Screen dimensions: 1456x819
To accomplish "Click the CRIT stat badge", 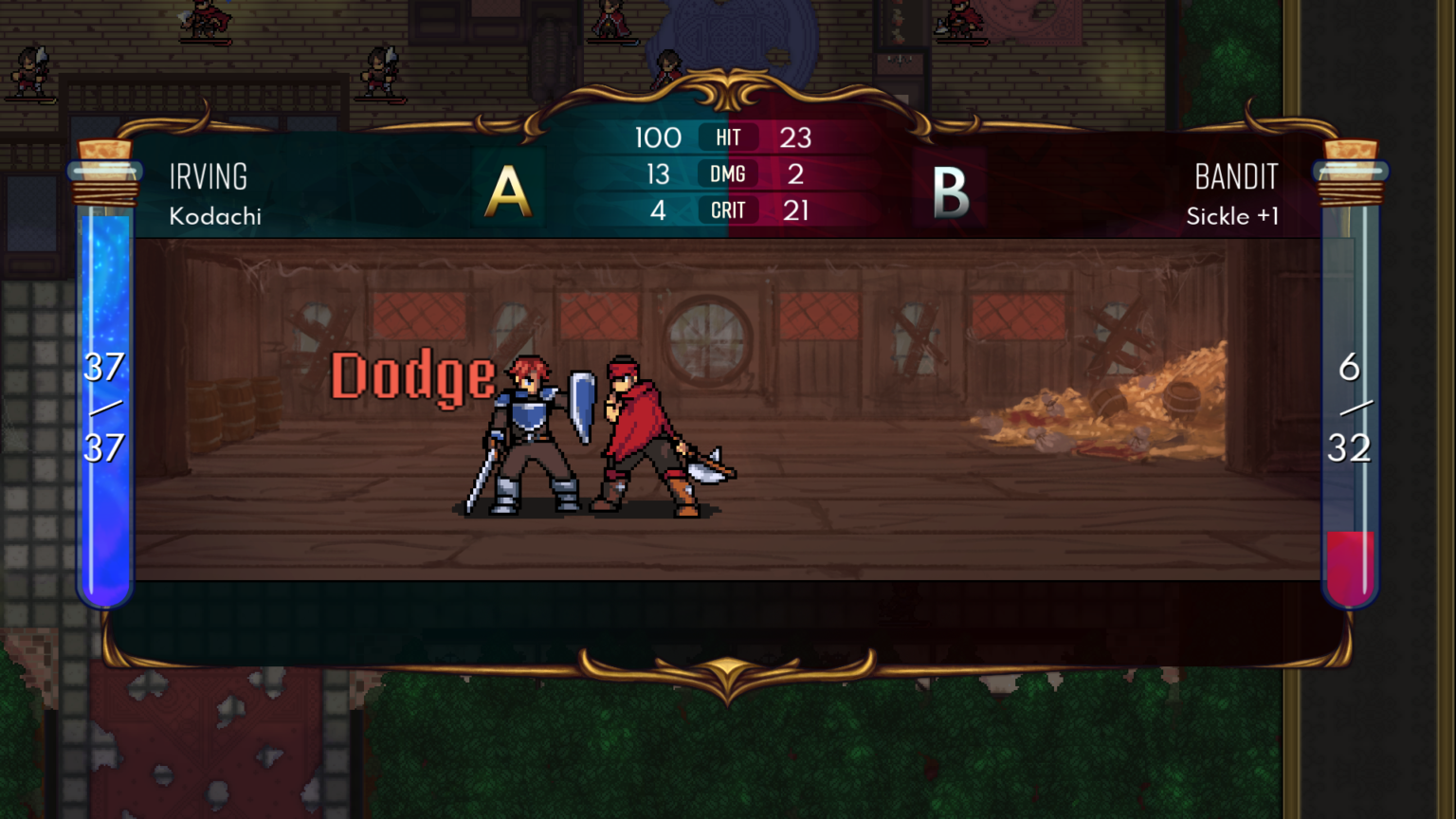I will pyautogui.click(x=728, y=209).
